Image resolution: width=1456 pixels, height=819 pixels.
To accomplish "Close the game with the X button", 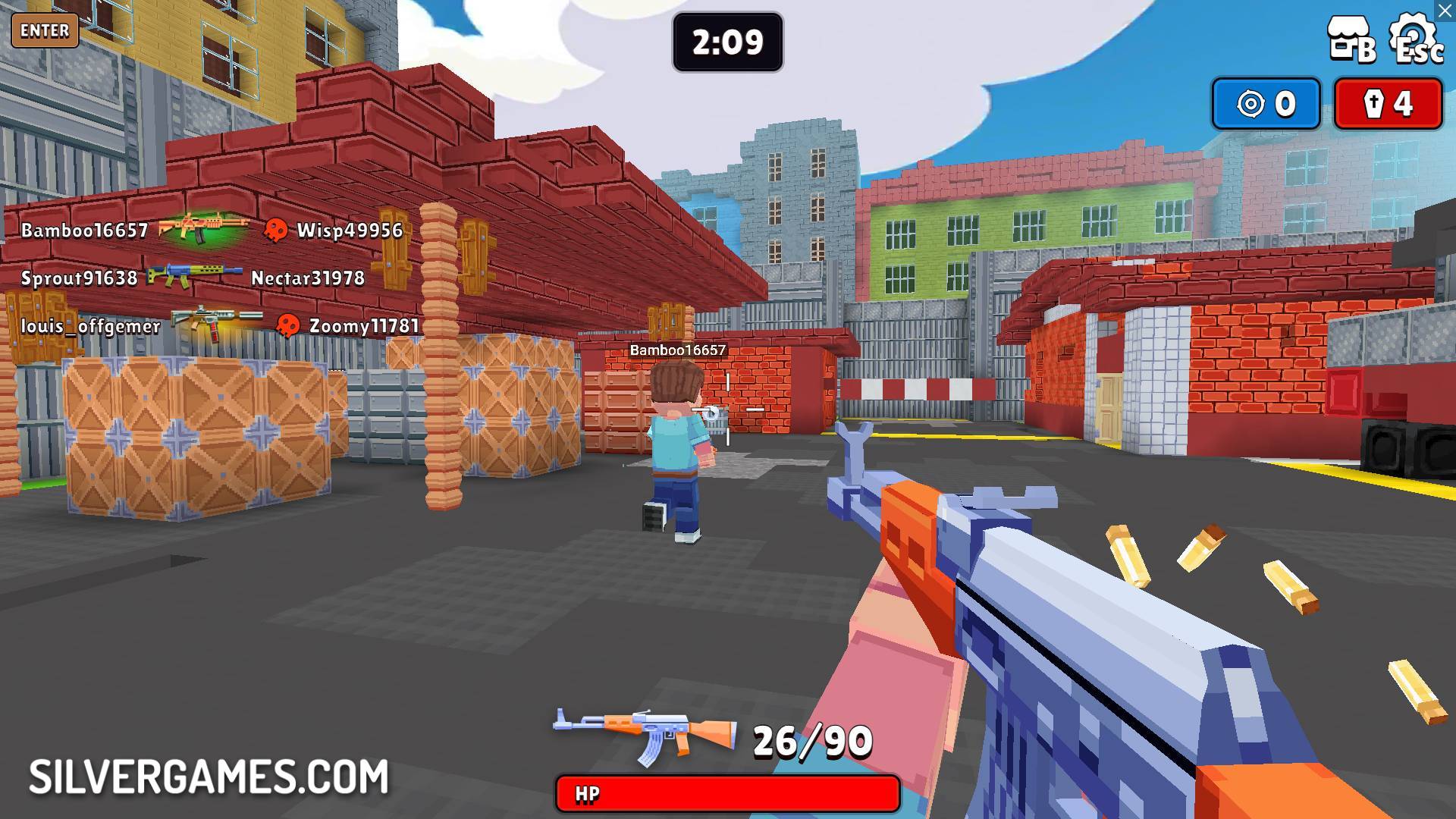I will pyautogui.click(x=1445, y=11).
